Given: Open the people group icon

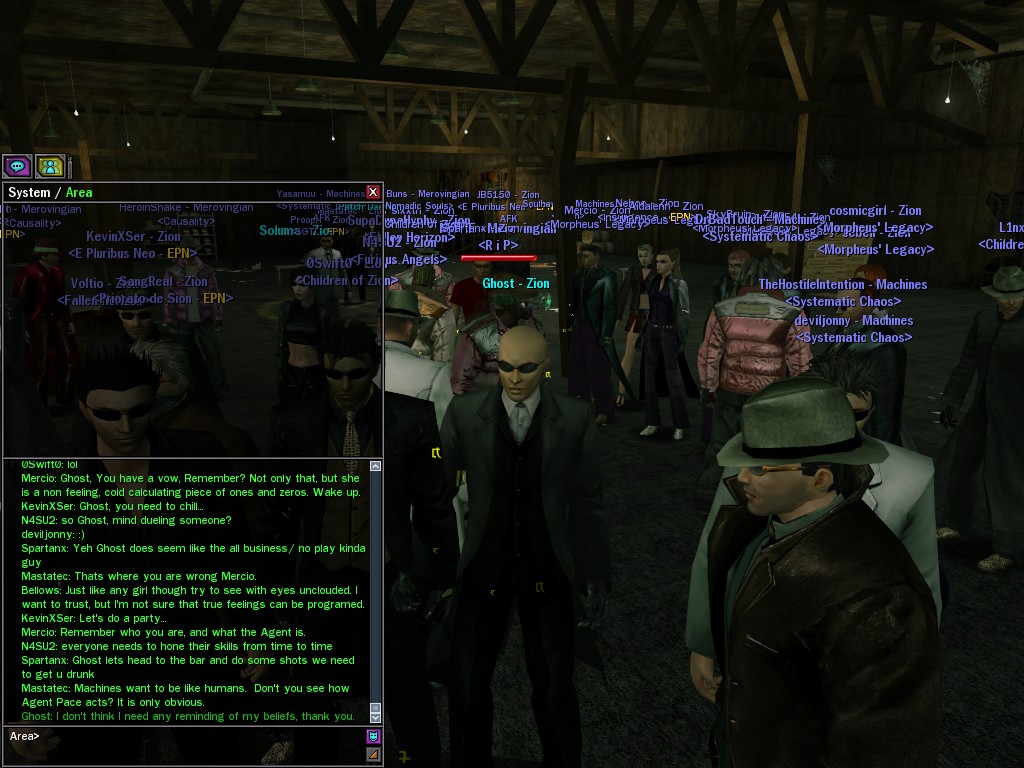Looking at the screenshot, I should (50, 166).
